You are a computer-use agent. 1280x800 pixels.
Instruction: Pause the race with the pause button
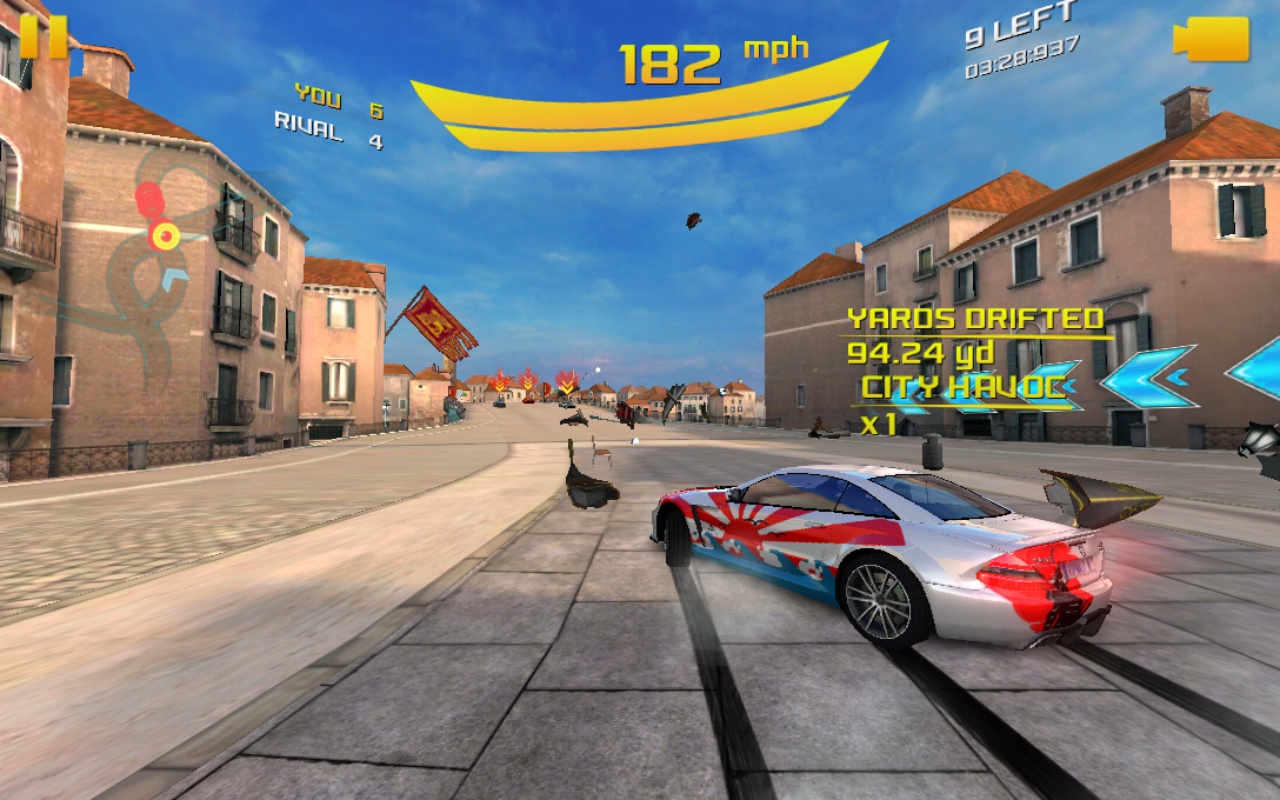click(43, 36)
